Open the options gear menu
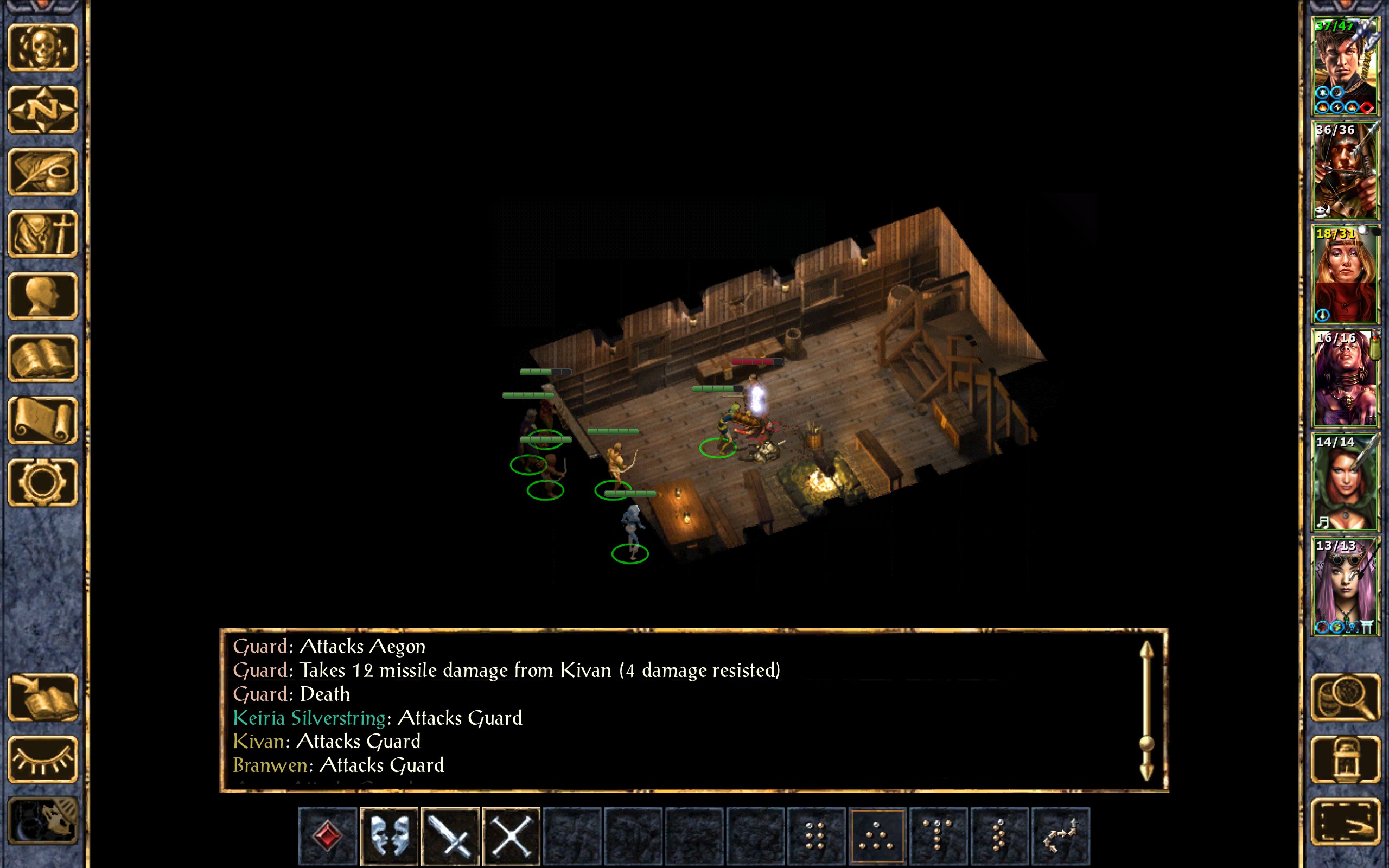Viewport: 1389px width, 868px height. coord(43,483)
